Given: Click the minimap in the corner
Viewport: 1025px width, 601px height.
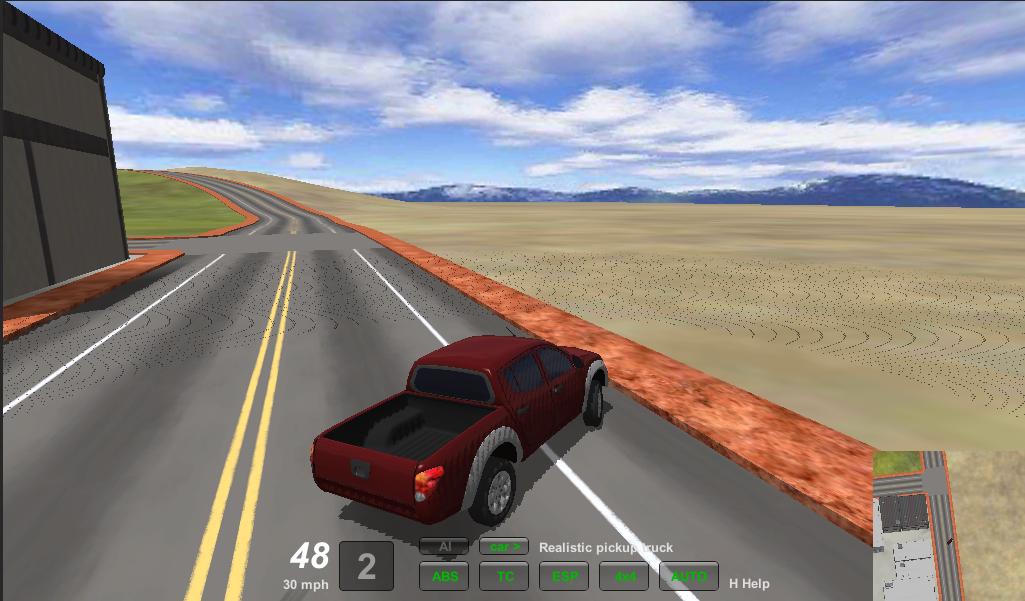Looking at the screenshot, I should 947,525.
